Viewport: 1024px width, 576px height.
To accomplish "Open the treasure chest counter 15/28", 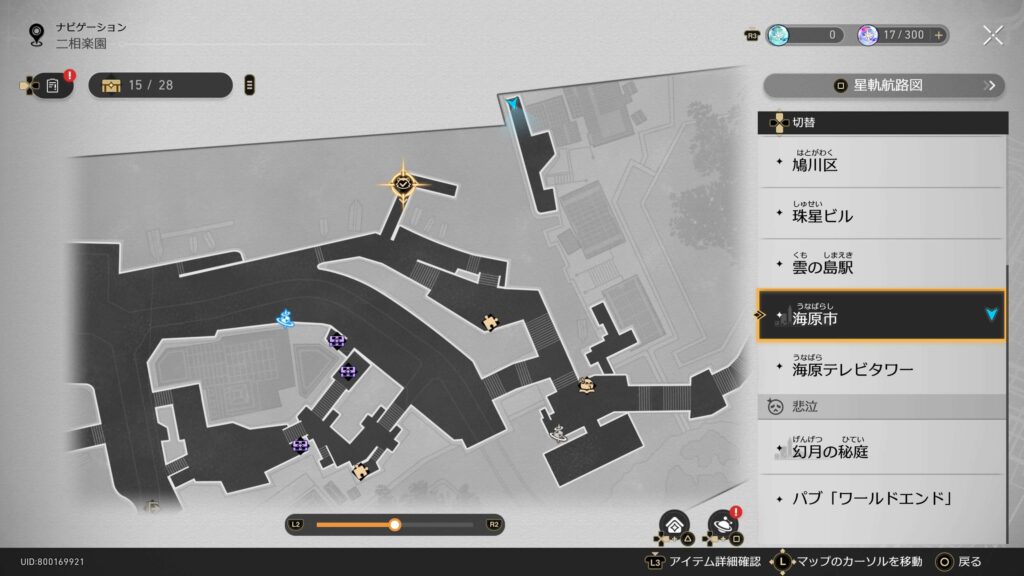I will (x=160, y=85).
